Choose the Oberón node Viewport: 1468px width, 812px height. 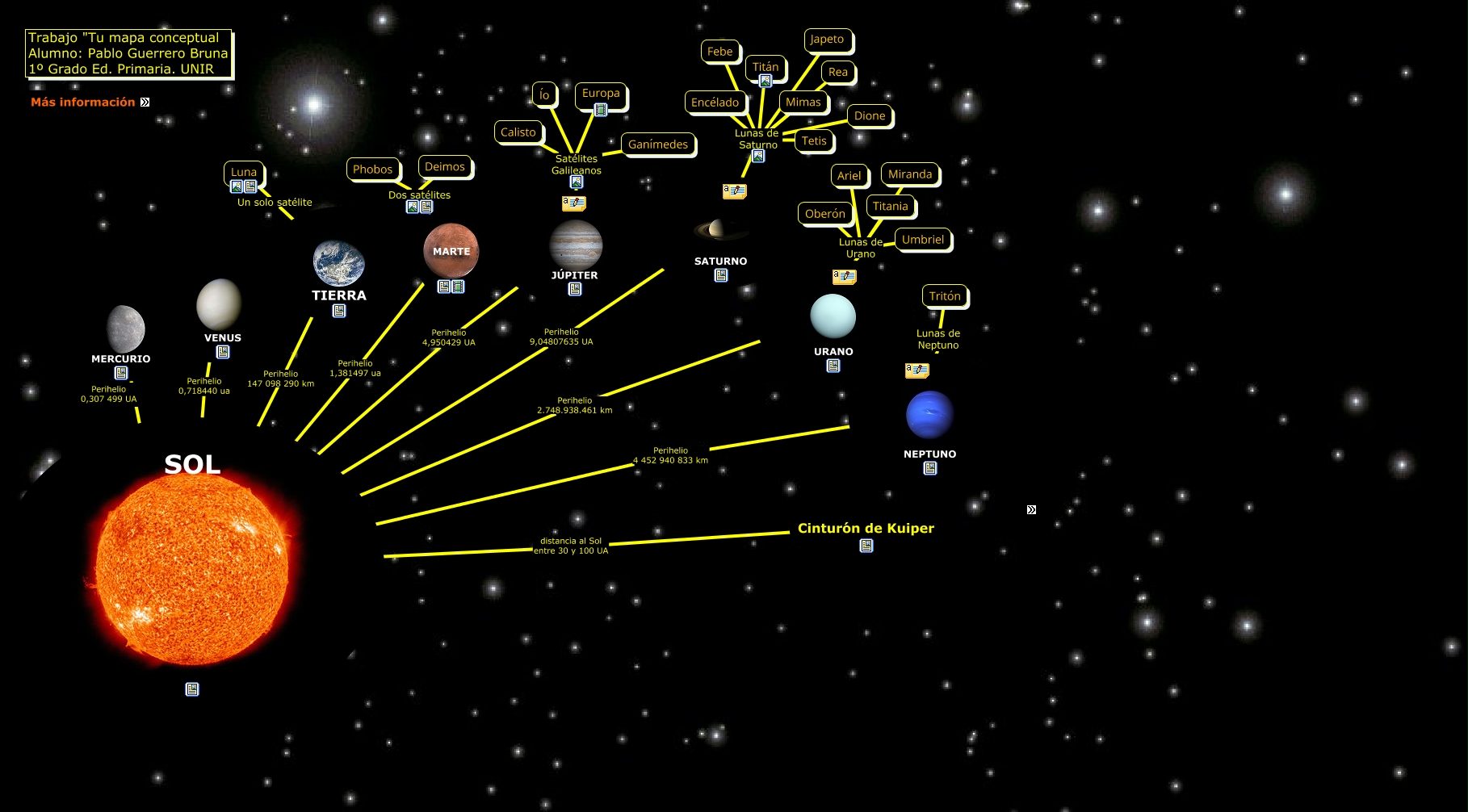point(825,214)
